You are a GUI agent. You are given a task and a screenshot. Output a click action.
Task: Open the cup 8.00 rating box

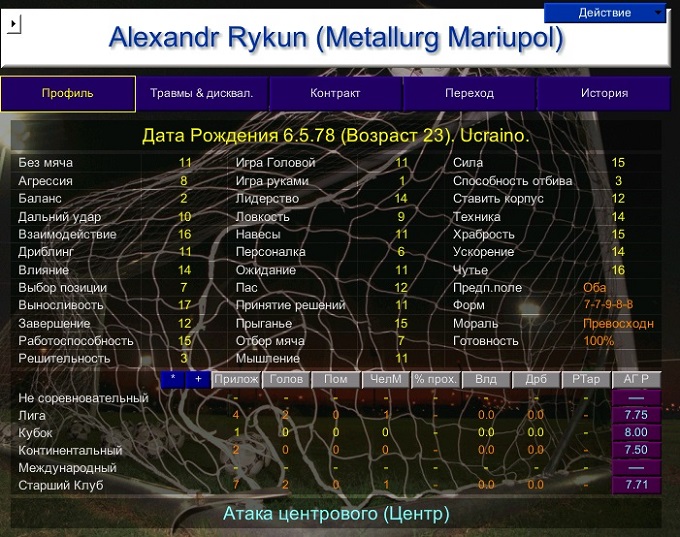click(x=636, y=432)
